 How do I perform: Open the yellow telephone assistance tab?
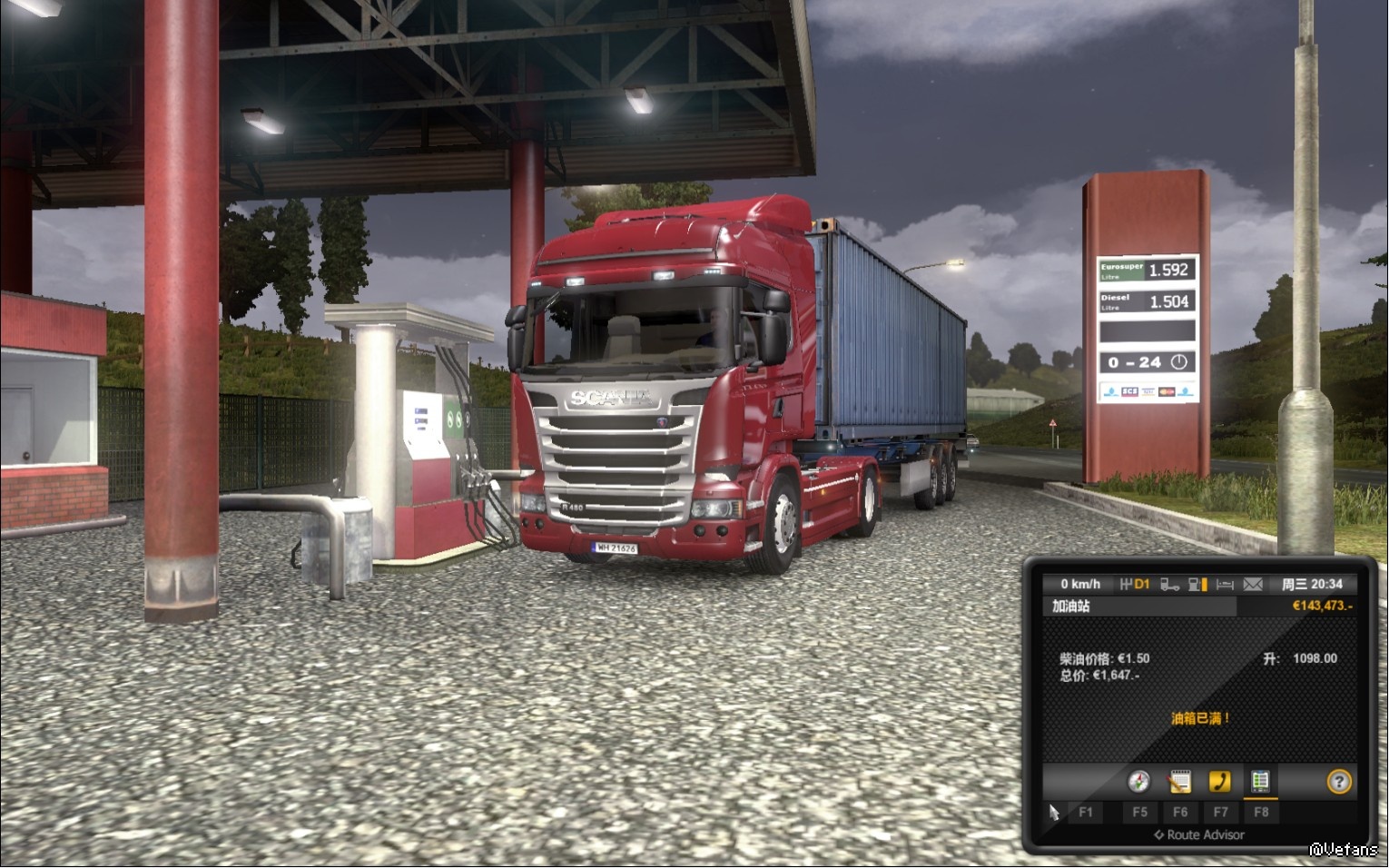[x=1219, y=782]
